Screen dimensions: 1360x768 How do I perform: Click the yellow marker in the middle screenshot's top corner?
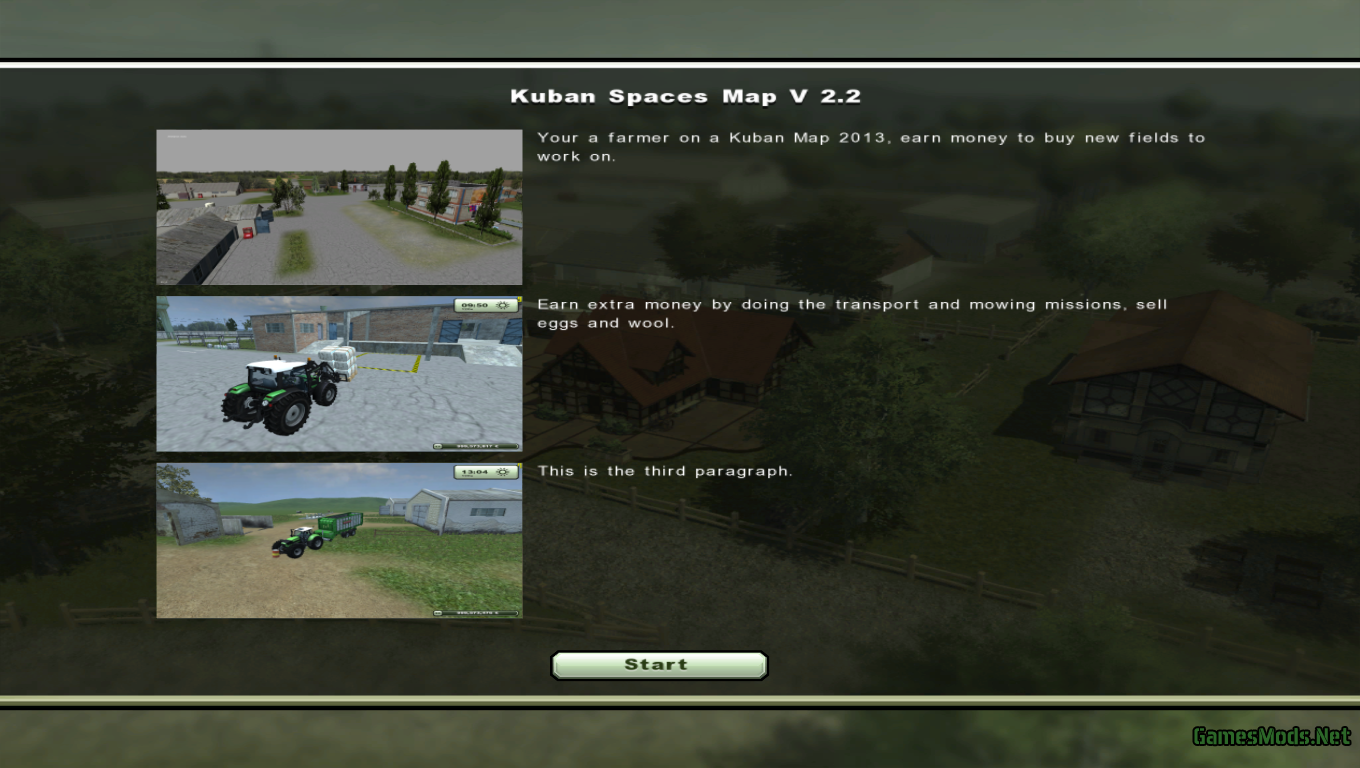(520, 299)
